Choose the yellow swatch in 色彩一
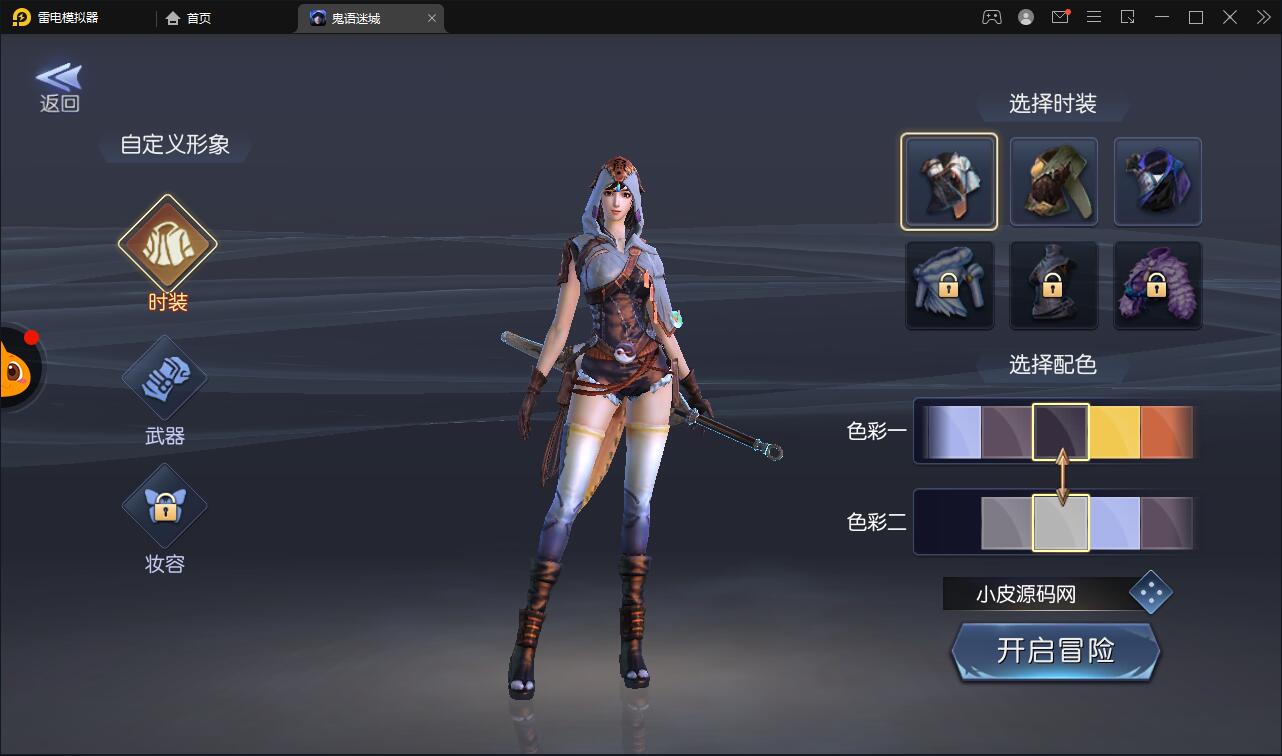 coord(1114,432)
